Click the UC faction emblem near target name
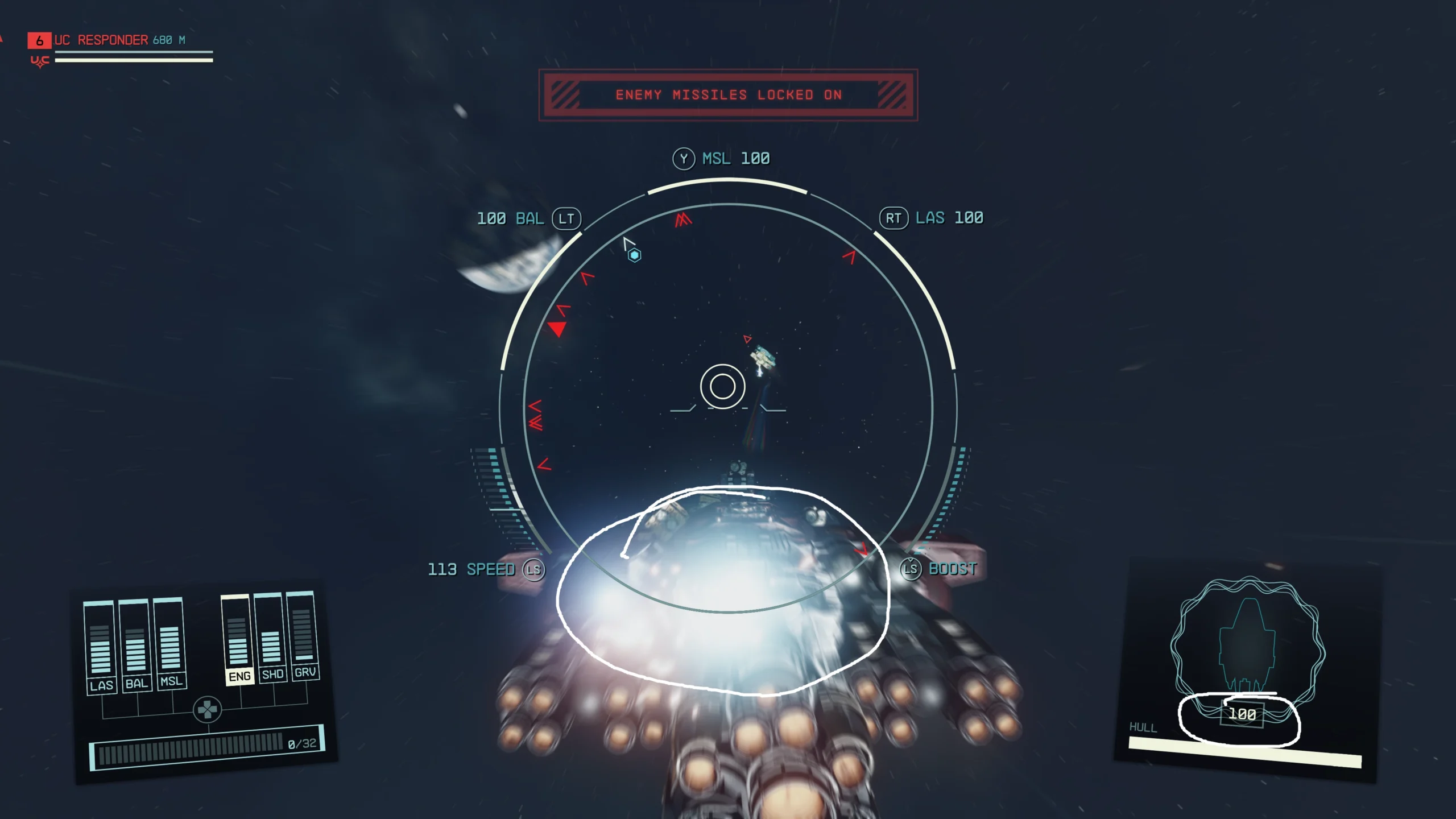The image size is (1456, 819). tap(39, 61)
